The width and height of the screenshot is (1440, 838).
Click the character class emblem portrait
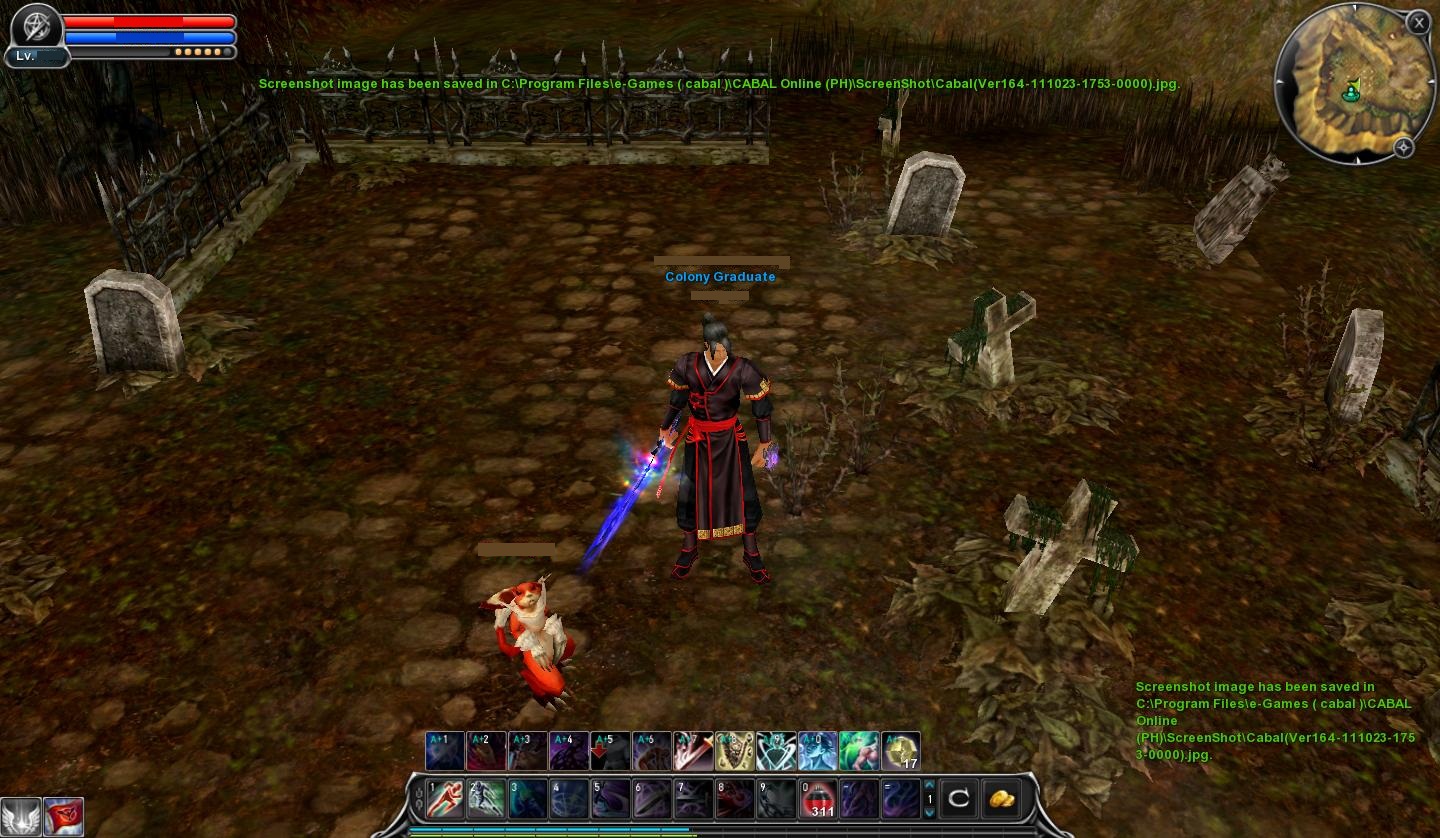click(x=36, y=25)
